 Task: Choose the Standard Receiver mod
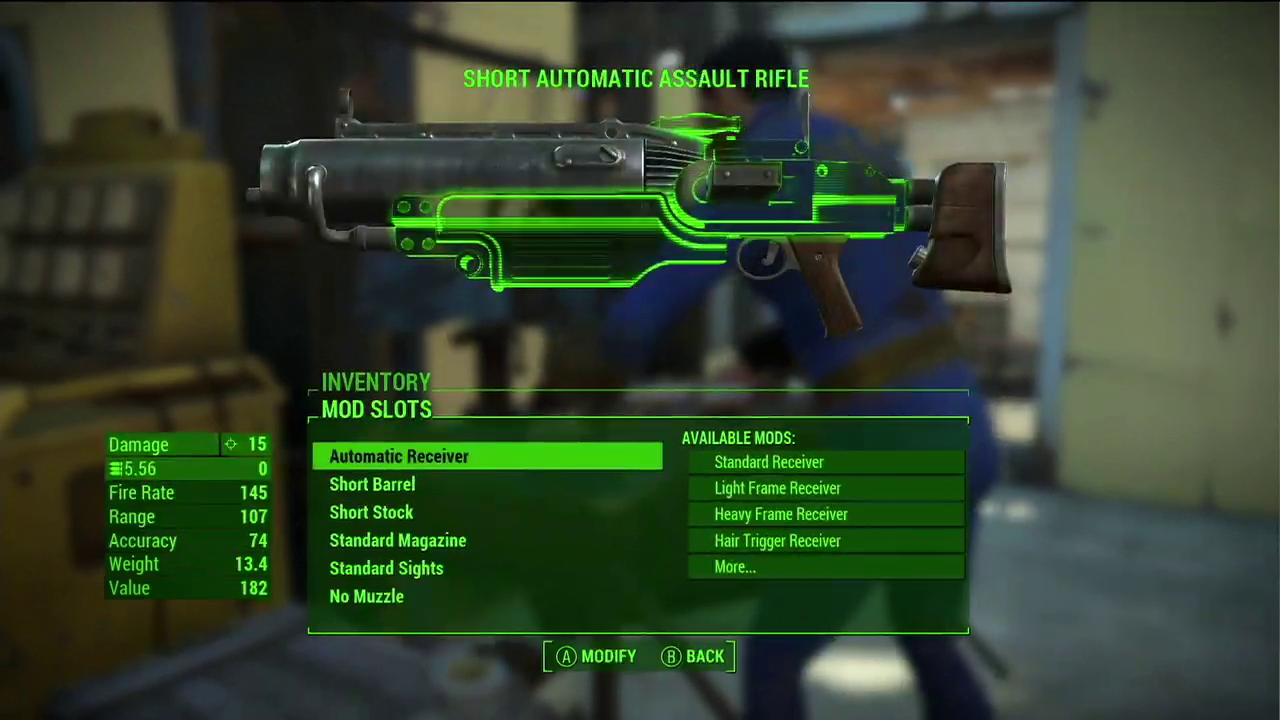click(x=825, y=462)
